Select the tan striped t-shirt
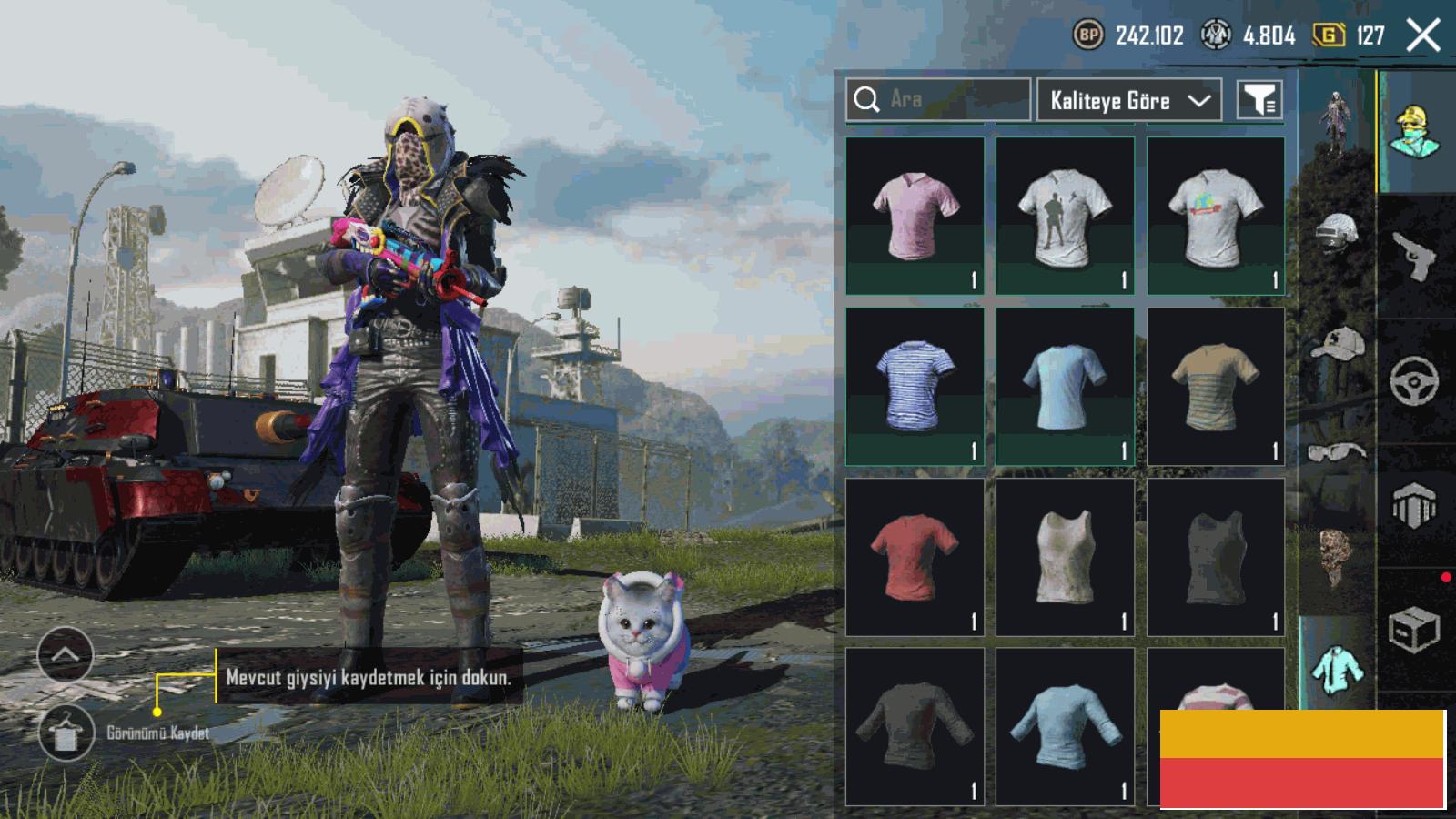The width and height of the screenshot is (1456, 819). pyautogui.click(x=1216, y=387)
